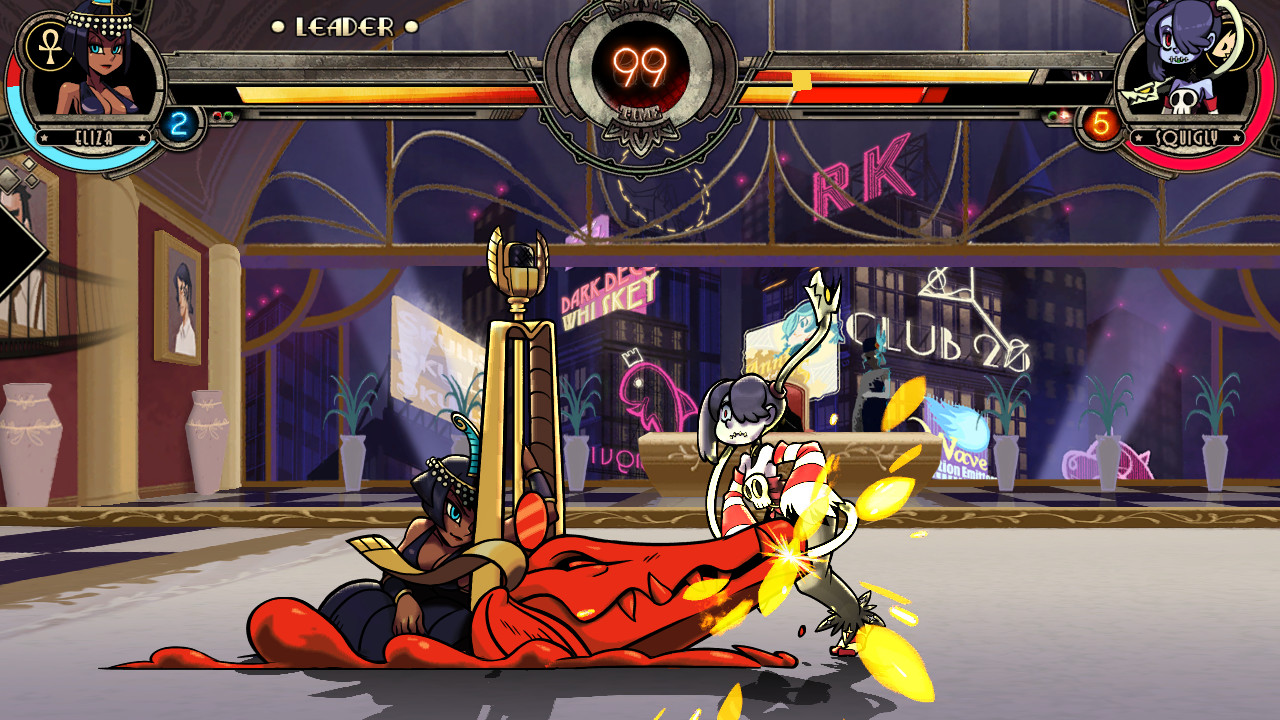Screen dimensions: 1280x720
Task: Toggle the red indicator light under Eliza's health bar
Action: click(217, 115)
